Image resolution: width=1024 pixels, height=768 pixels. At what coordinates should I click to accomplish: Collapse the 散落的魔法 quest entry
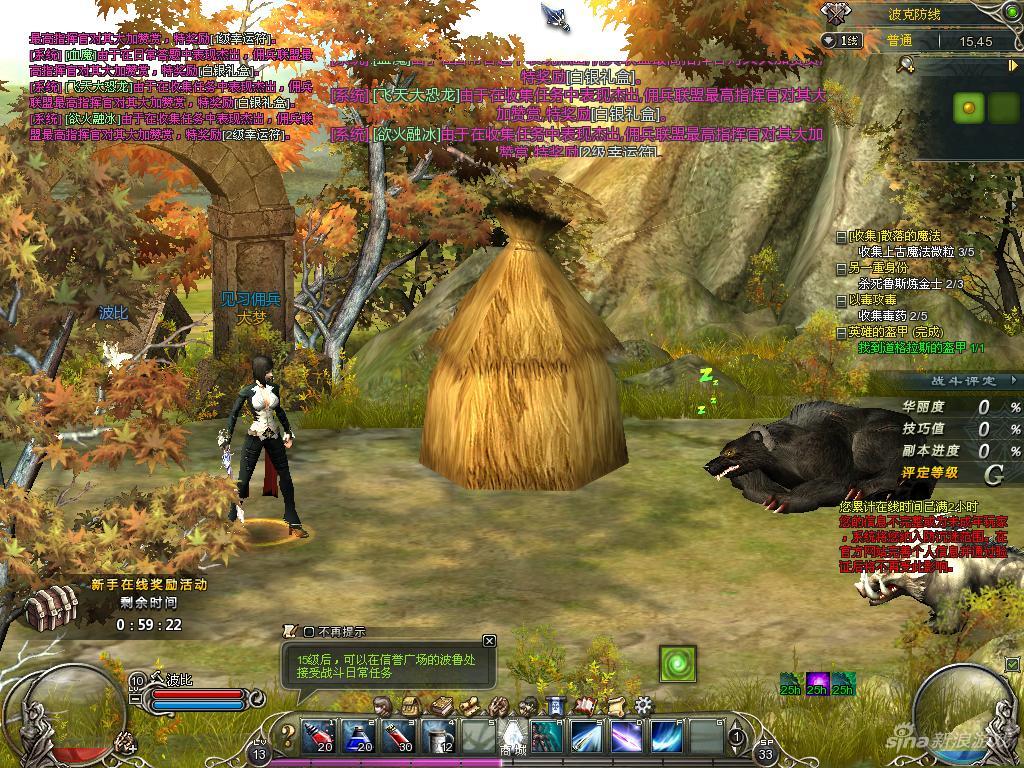tap(841, 237)
